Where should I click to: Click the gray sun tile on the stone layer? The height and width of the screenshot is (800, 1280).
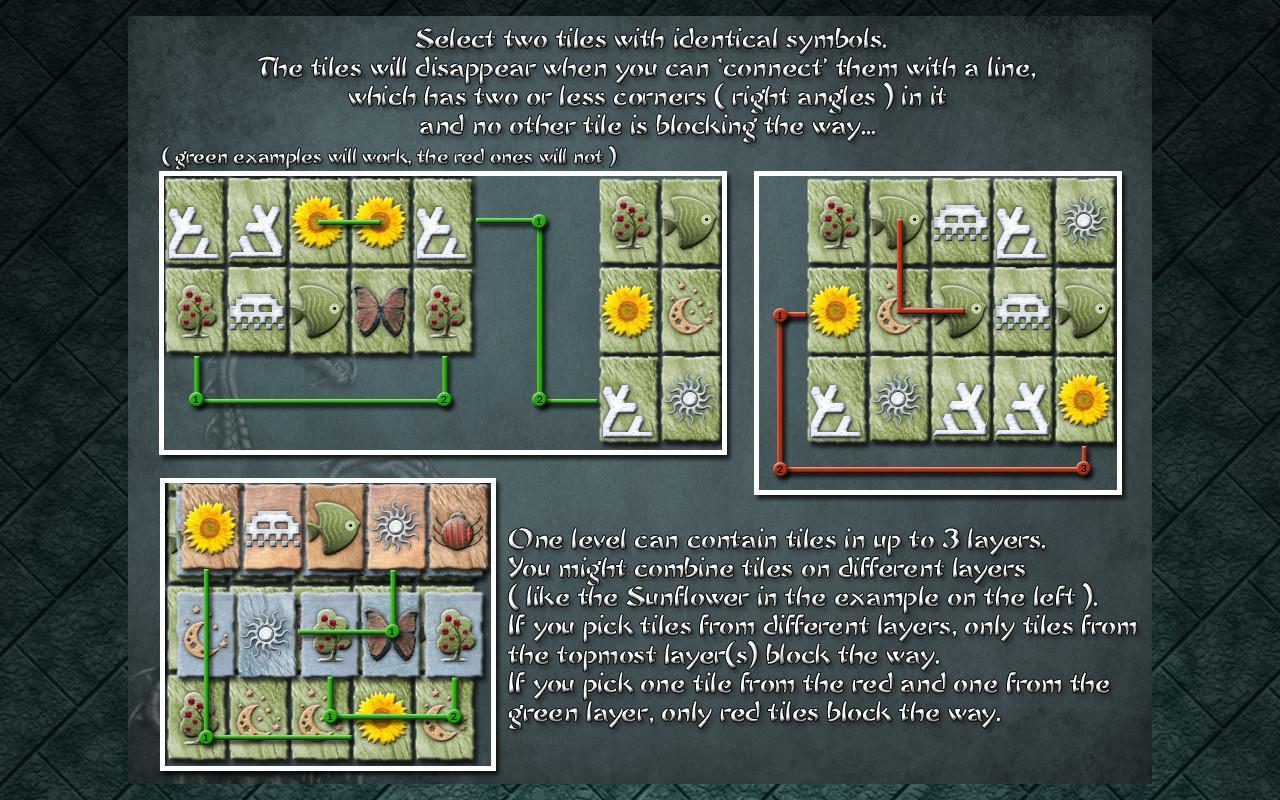coord(263,632)
